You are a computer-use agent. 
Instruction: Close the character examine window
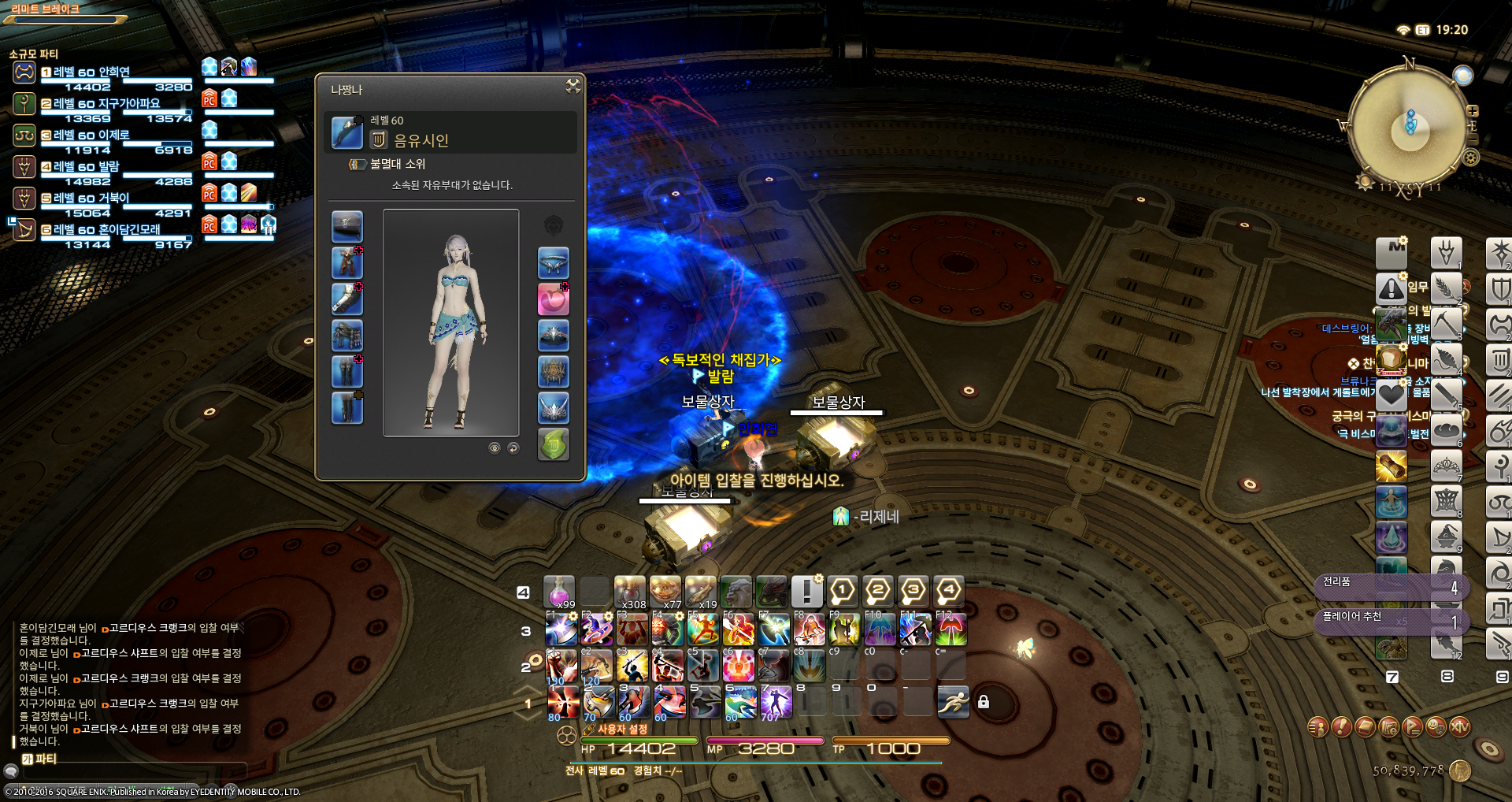(573, 86)
